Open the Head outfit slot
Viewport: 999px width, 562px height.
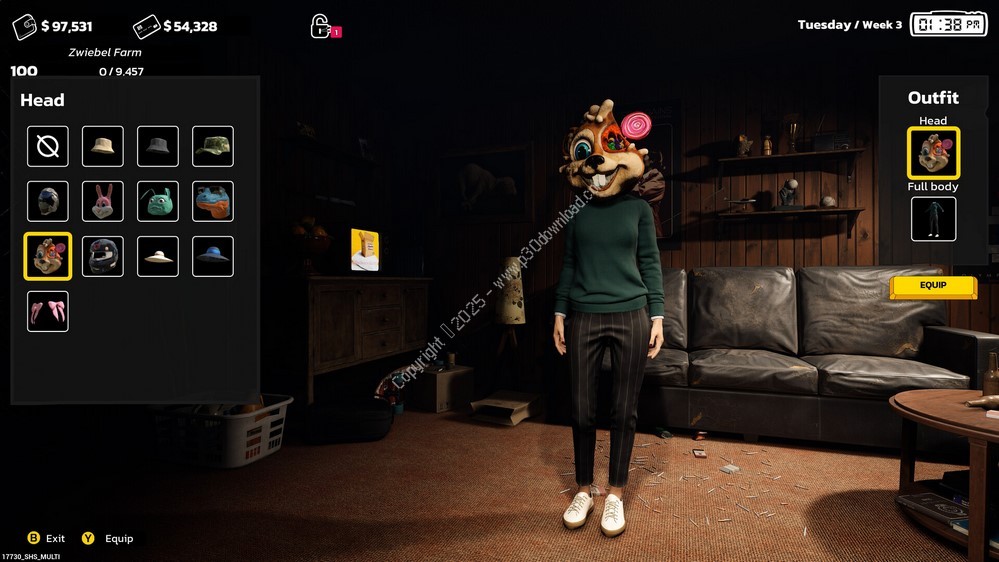pos(933,153)
